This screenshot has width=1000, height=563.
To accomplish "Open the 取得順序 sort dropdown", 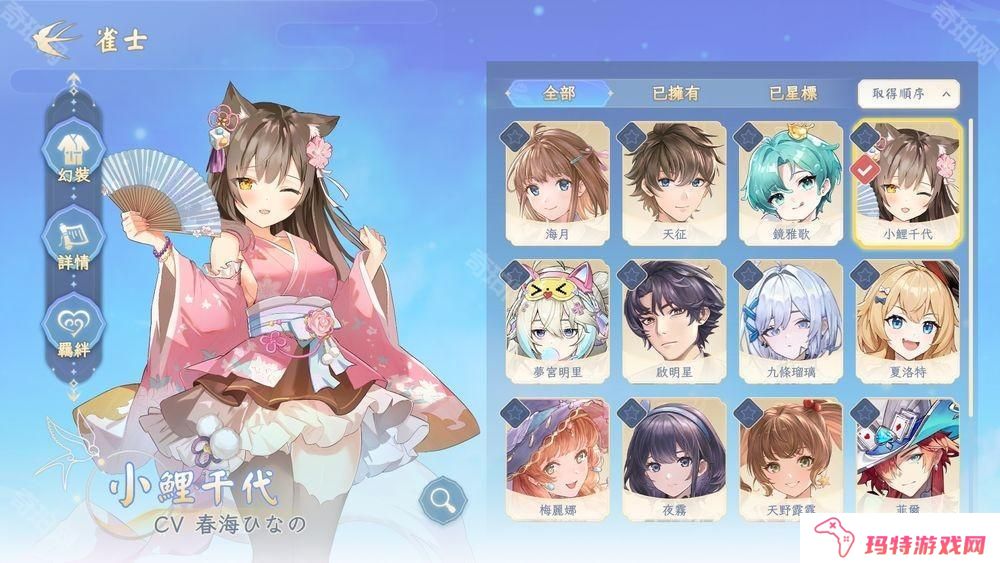I will coord(908,94).
